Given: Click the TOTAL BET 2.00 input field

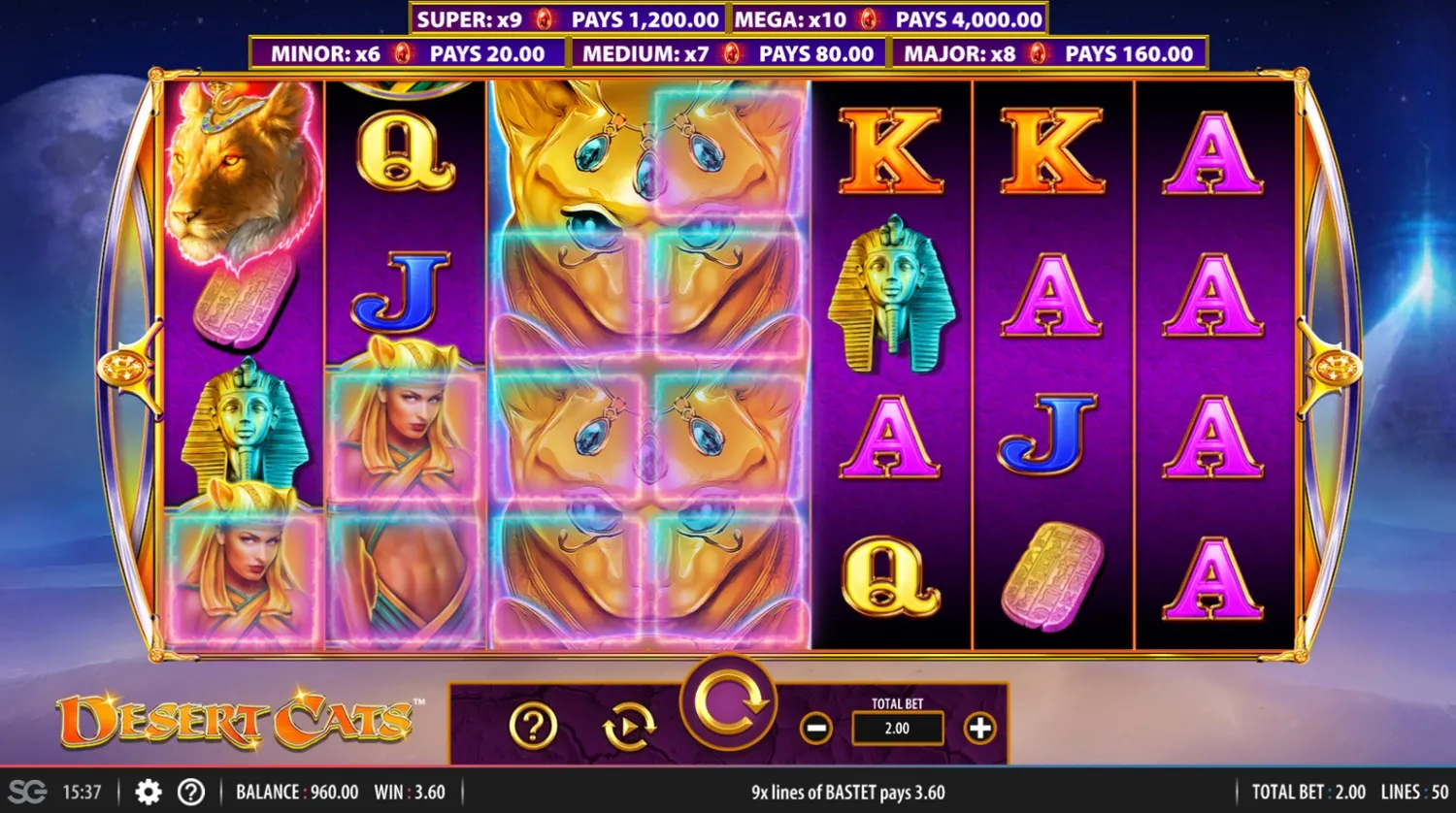Looking at the screenshot, I should [898, 727].
